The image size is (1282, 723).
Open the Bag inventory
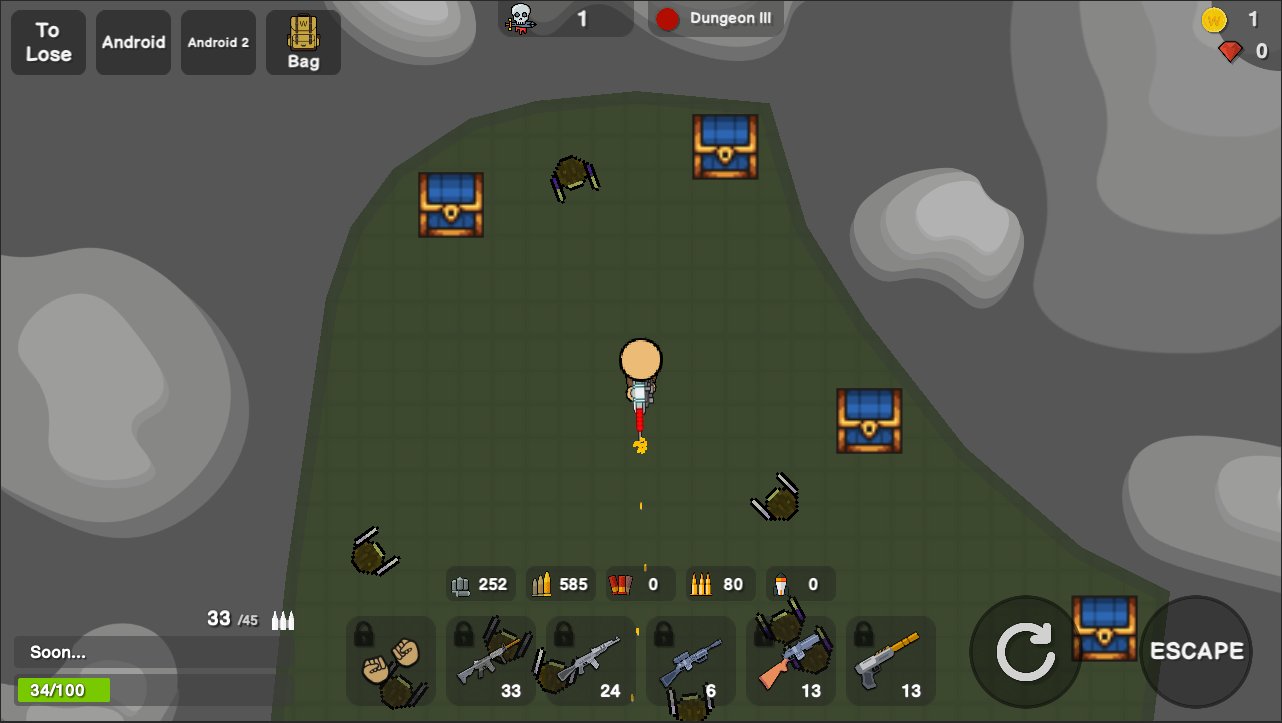(303, 42)
